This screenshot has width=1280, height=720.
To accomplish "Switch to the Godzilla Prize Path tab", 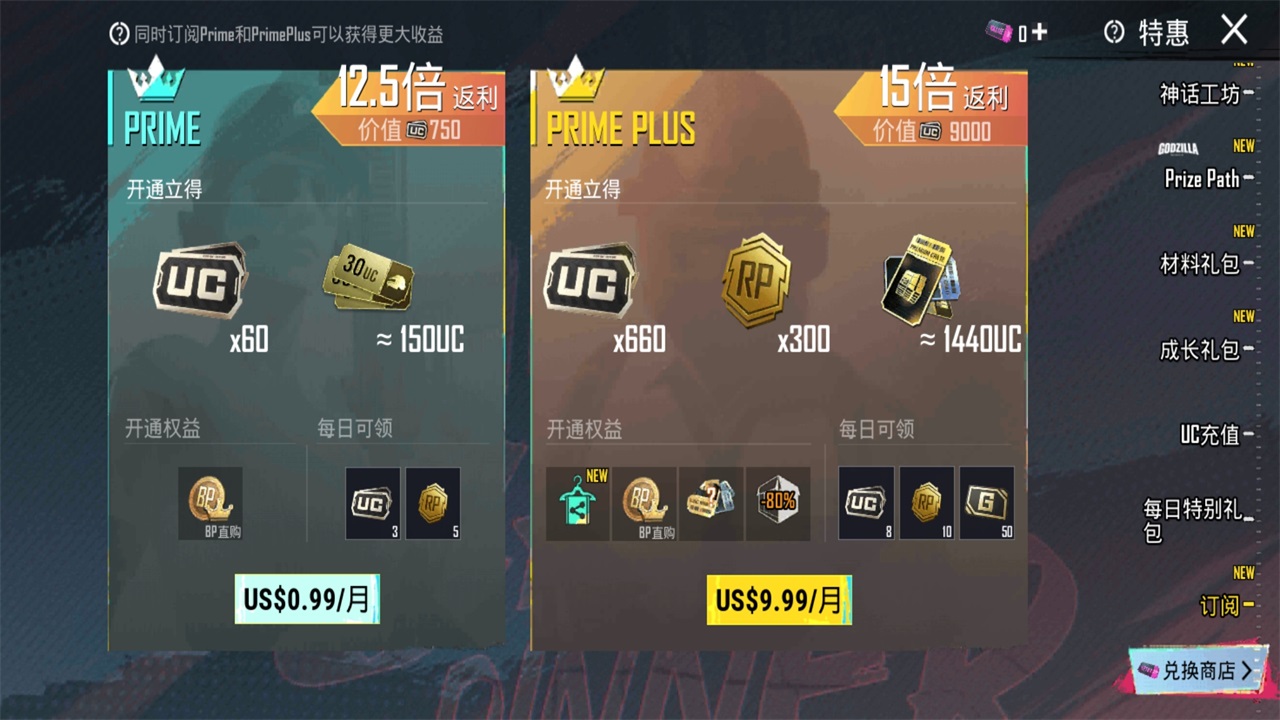I will (1201, 178).
